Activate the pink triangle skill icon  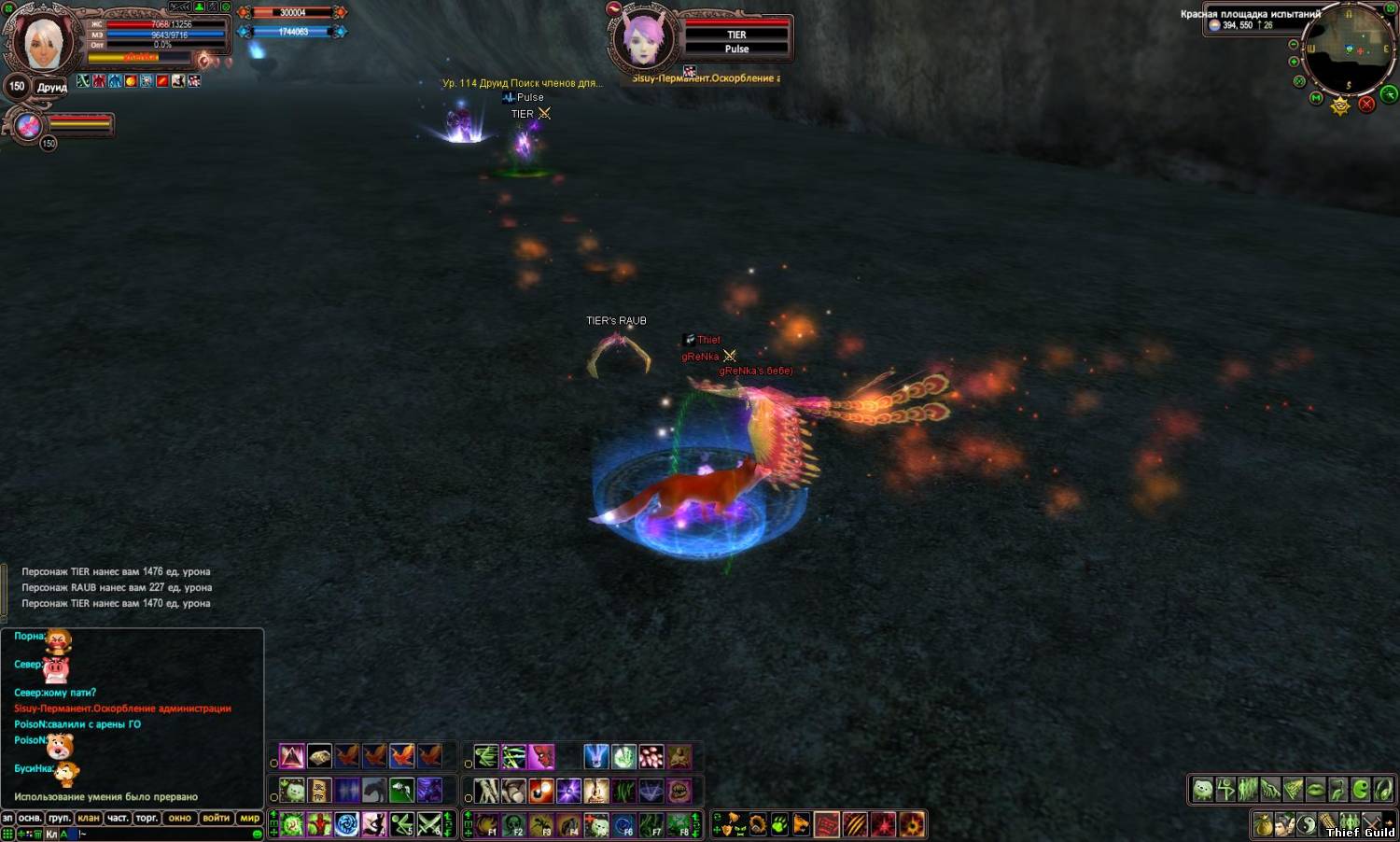click(x=292, y=756)
